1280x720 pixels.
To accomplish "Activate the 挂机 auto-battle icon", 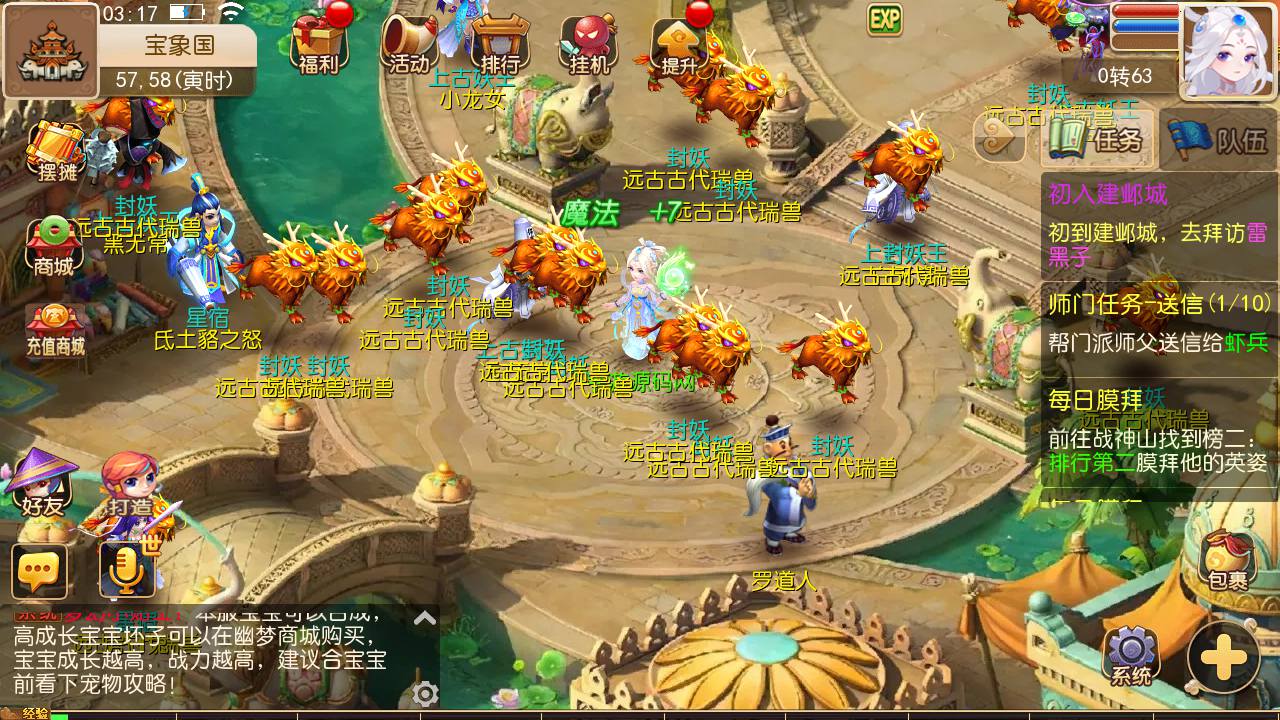I will pyautogui.click(x=589, y=44).
